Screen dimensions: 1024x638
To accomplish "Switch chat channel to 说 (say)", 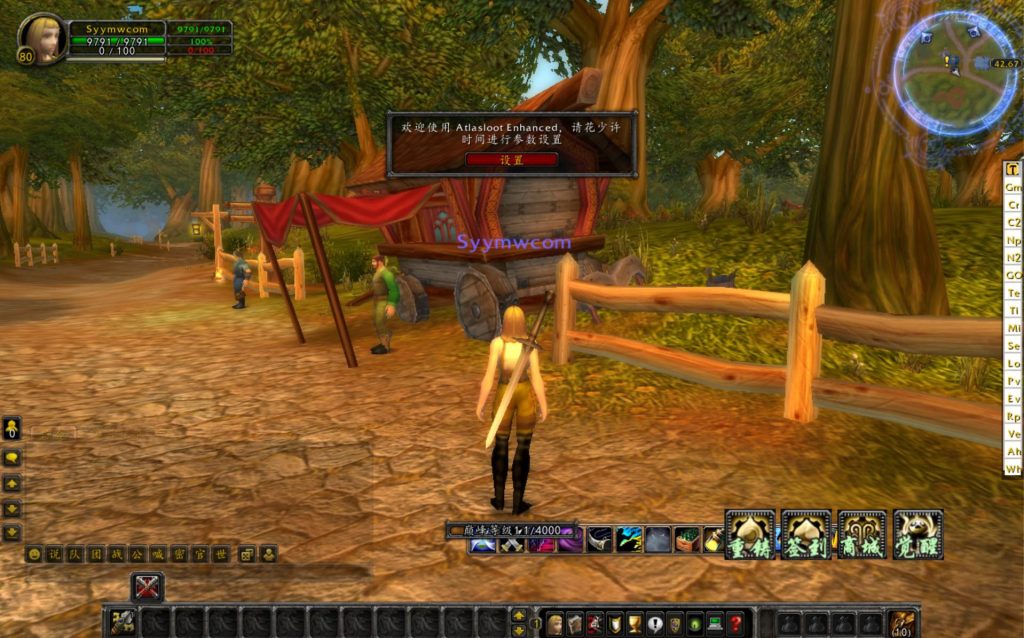I will coord(54,553).
